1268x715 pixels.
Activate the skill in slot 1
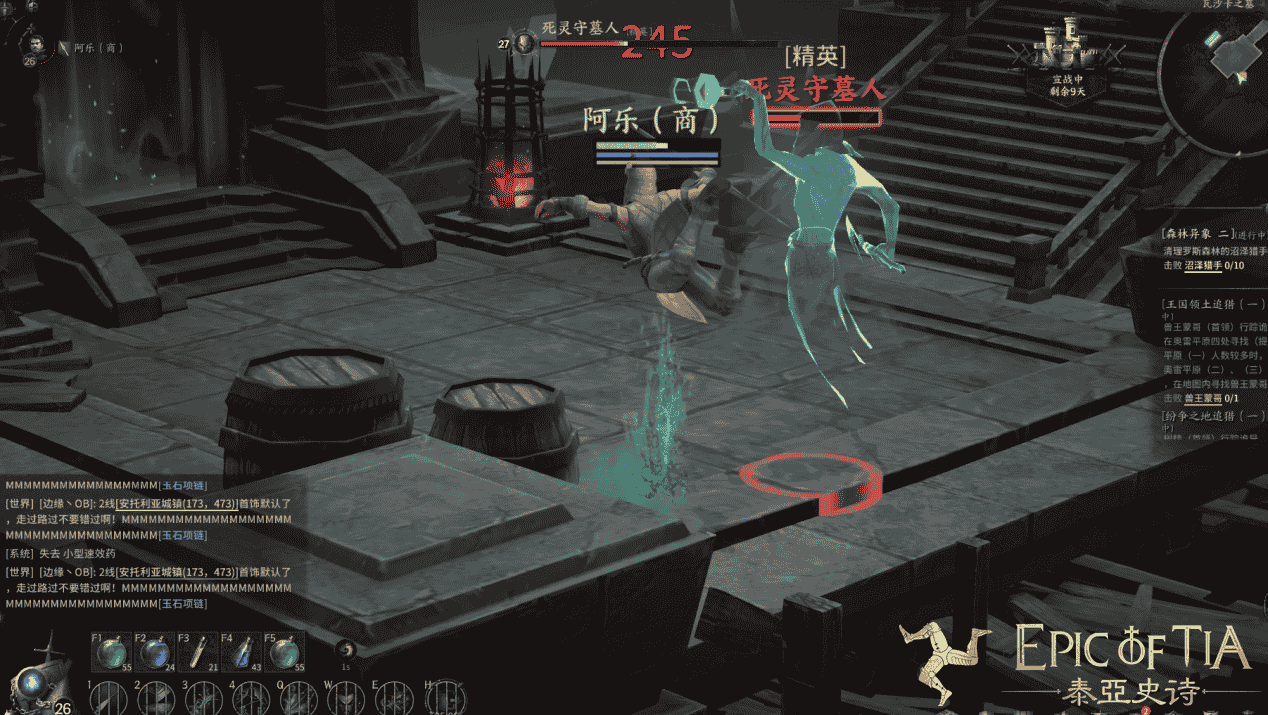click(x=108, y=698)
